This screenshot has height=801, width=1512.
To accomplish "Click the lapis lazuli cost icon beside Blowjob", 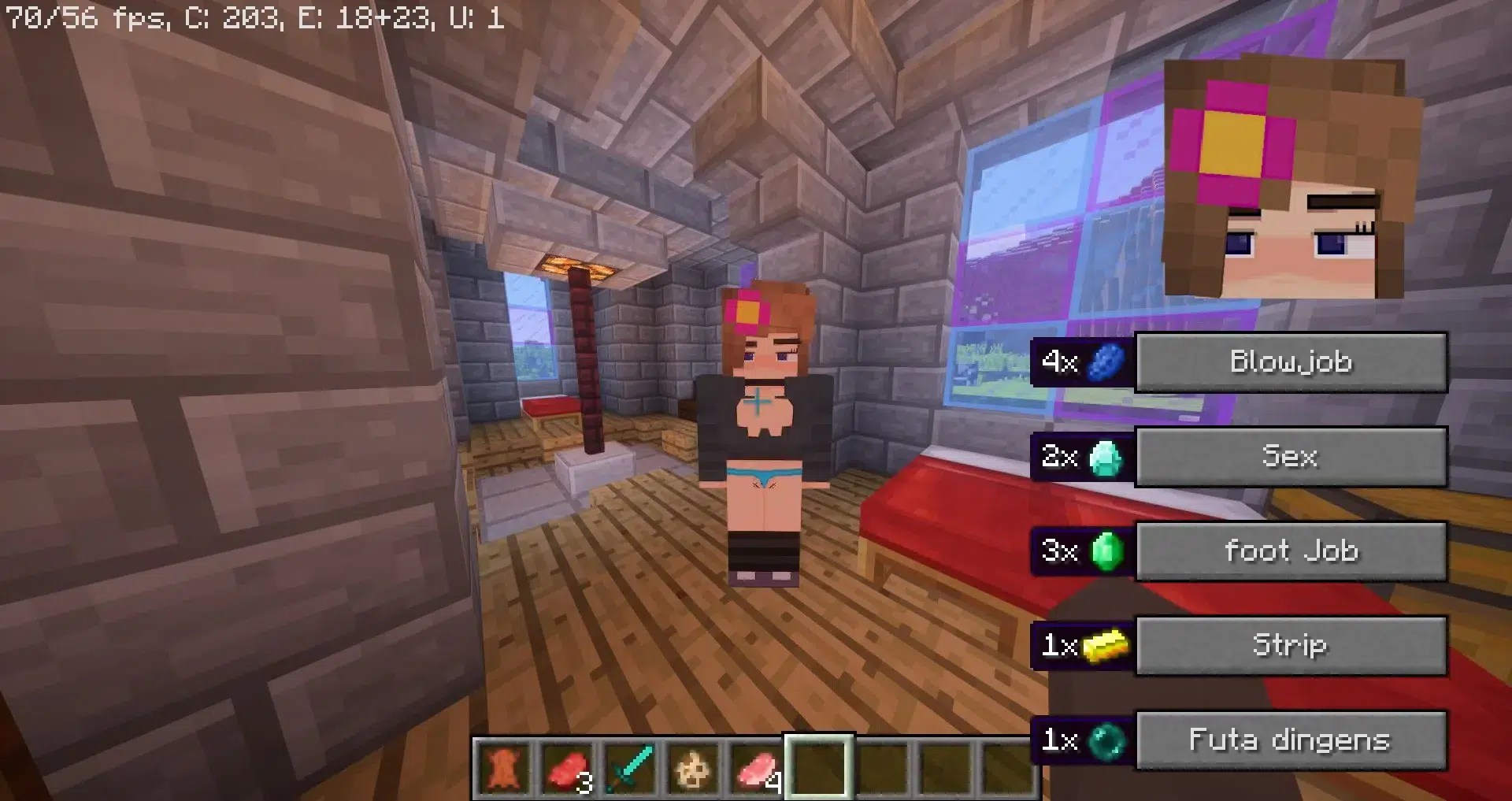I will click(1106, 362).
